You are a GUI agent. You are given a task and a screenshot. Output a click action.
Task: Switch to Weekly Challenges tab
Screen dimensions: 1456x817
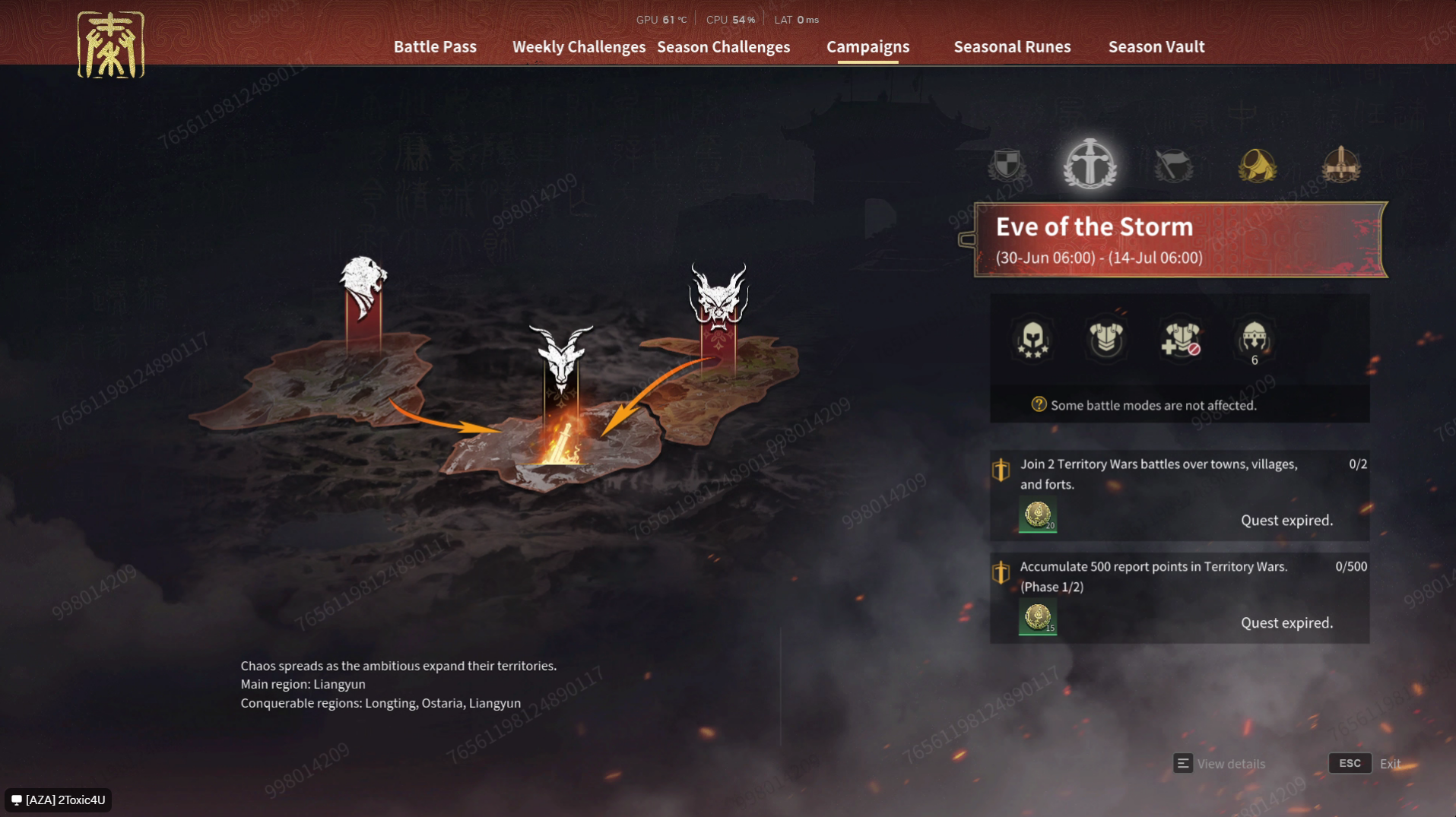coord(579,46)
